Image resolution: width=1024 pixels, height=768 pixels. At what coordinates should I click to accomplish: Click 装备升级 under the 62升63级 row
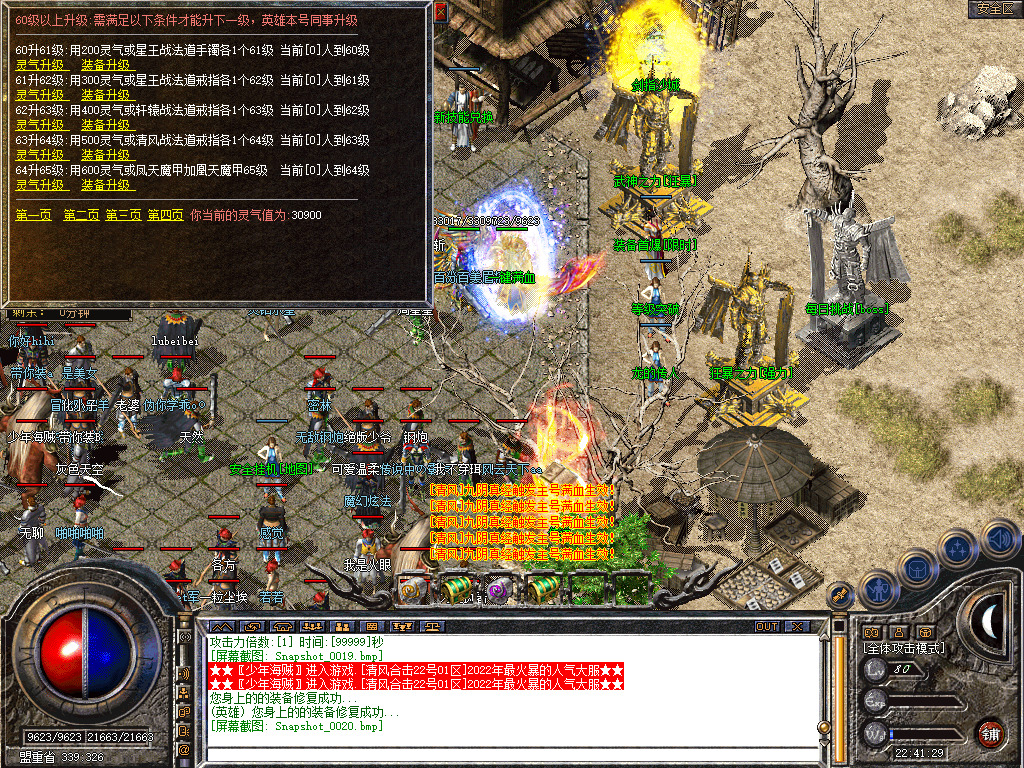click(x=106, y=125)
